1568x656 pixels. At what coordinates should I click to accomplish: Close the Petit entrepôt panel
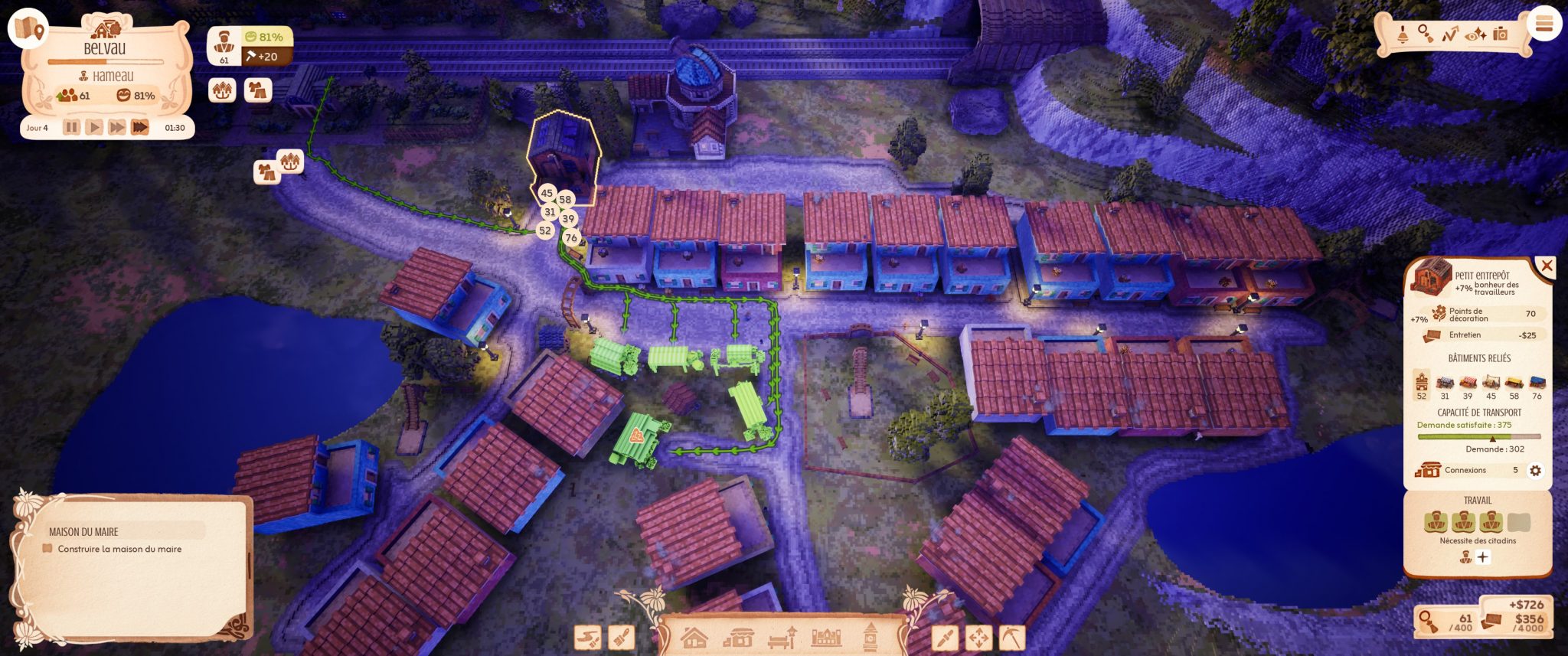[x=1547, y=266]
